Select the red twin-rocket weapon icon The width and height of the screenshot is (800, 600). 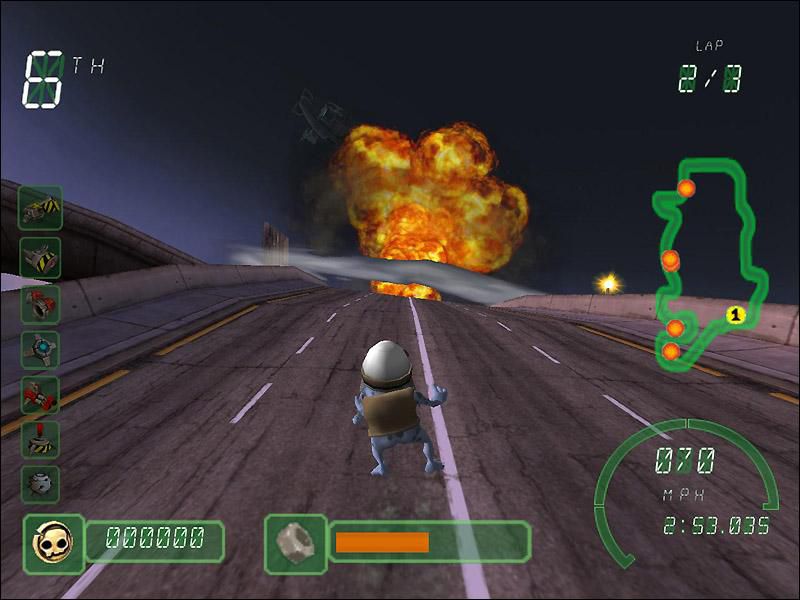point(41,395)
